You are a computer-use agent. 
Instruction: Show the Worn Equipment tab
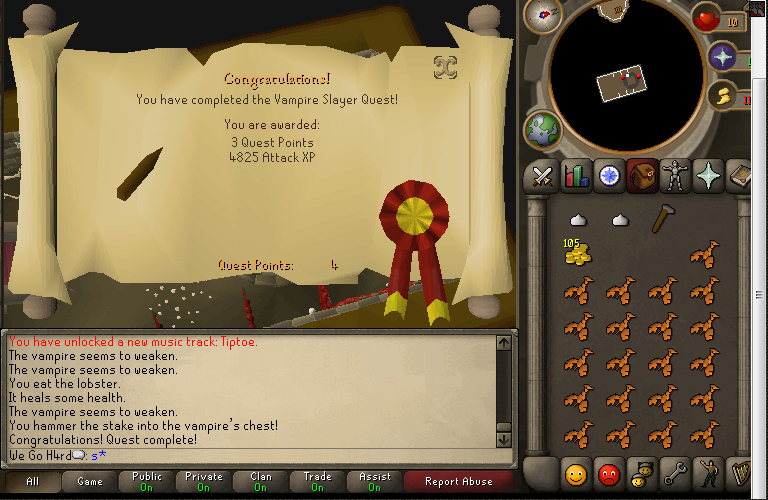click(676, 176)
